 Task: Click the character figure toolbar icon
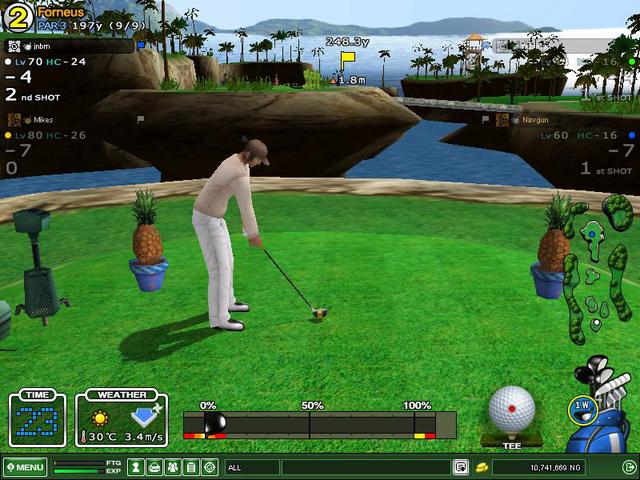(137, 467)
